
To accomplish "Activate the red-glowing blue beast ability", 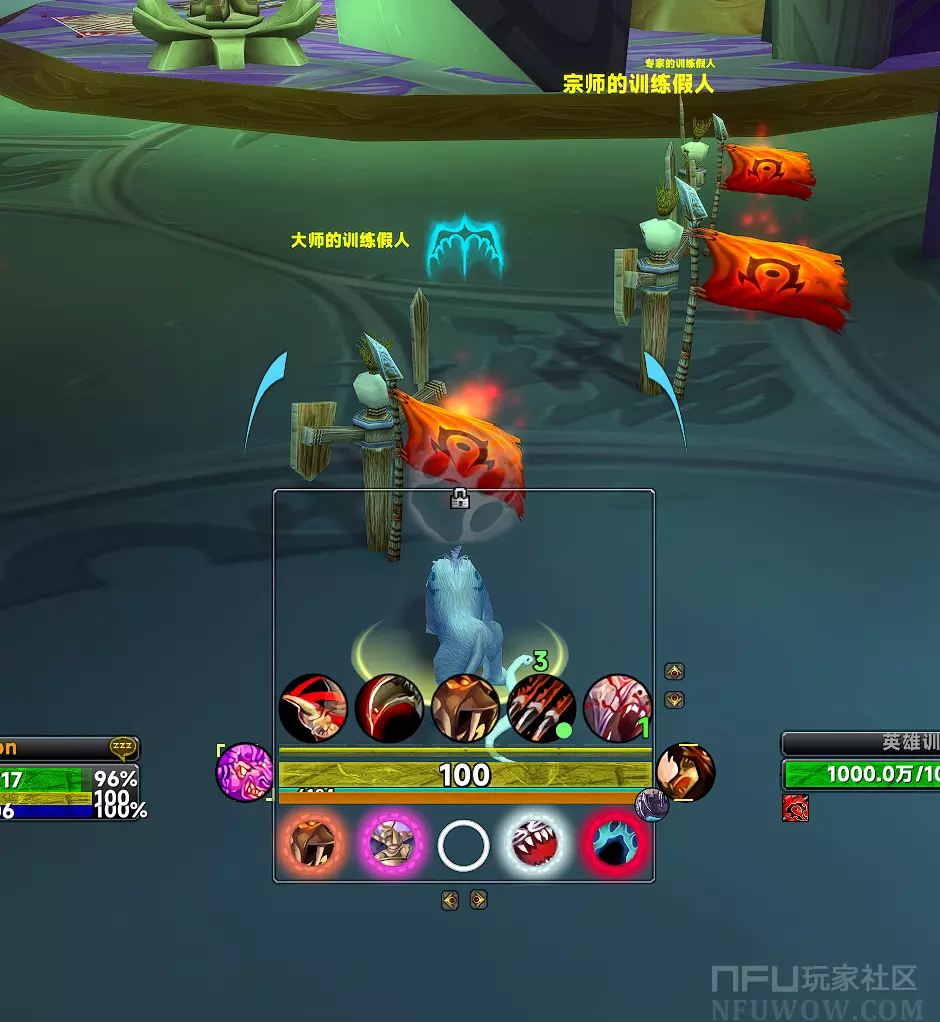I will coord(615,845).
